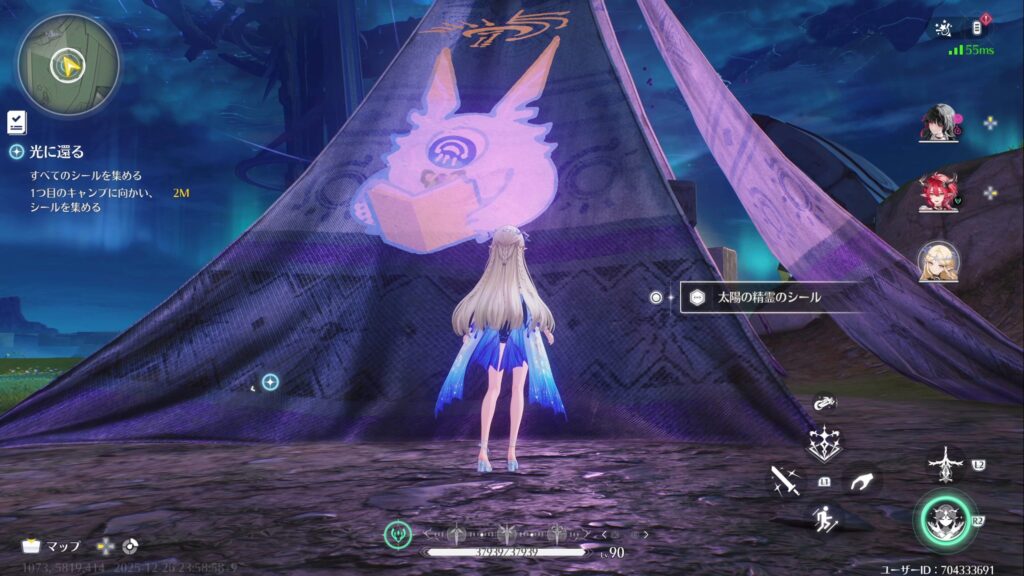Image resolution: width=1024 pixels, height=576 pixels.
Task: Activate the running figure sprint icon
Action: click(824, 518)
